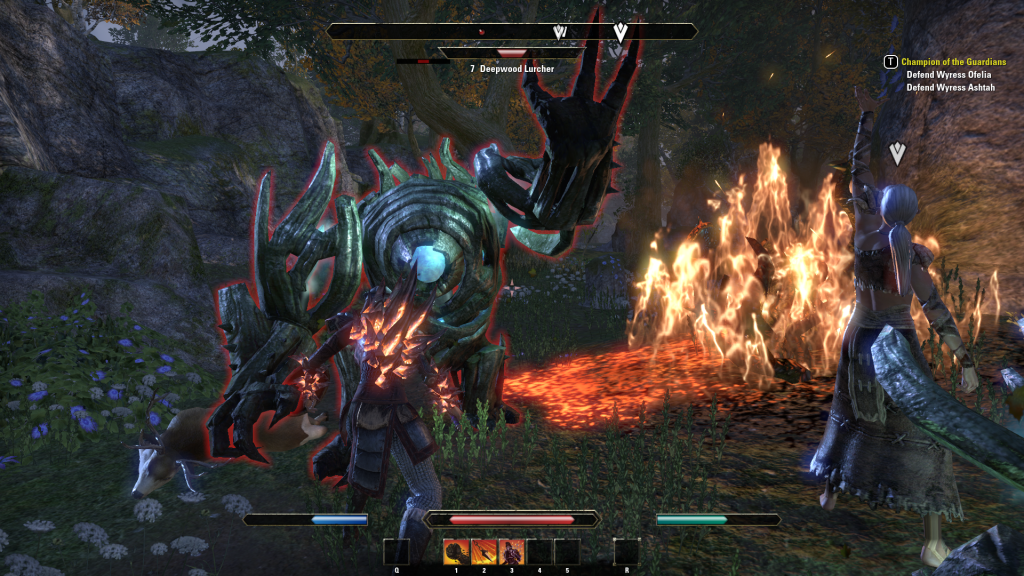Screen dimensions: 1024x576
Task: Select the Champion of the Guardians quest title
Action: click(x=948, y=62)
